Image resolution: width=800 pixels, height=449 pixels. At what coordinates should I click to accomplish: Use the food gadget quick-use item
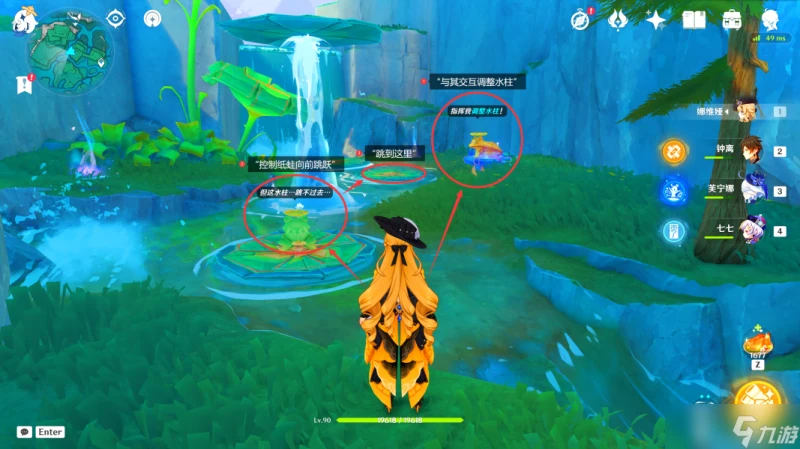(x=755, y=347)
